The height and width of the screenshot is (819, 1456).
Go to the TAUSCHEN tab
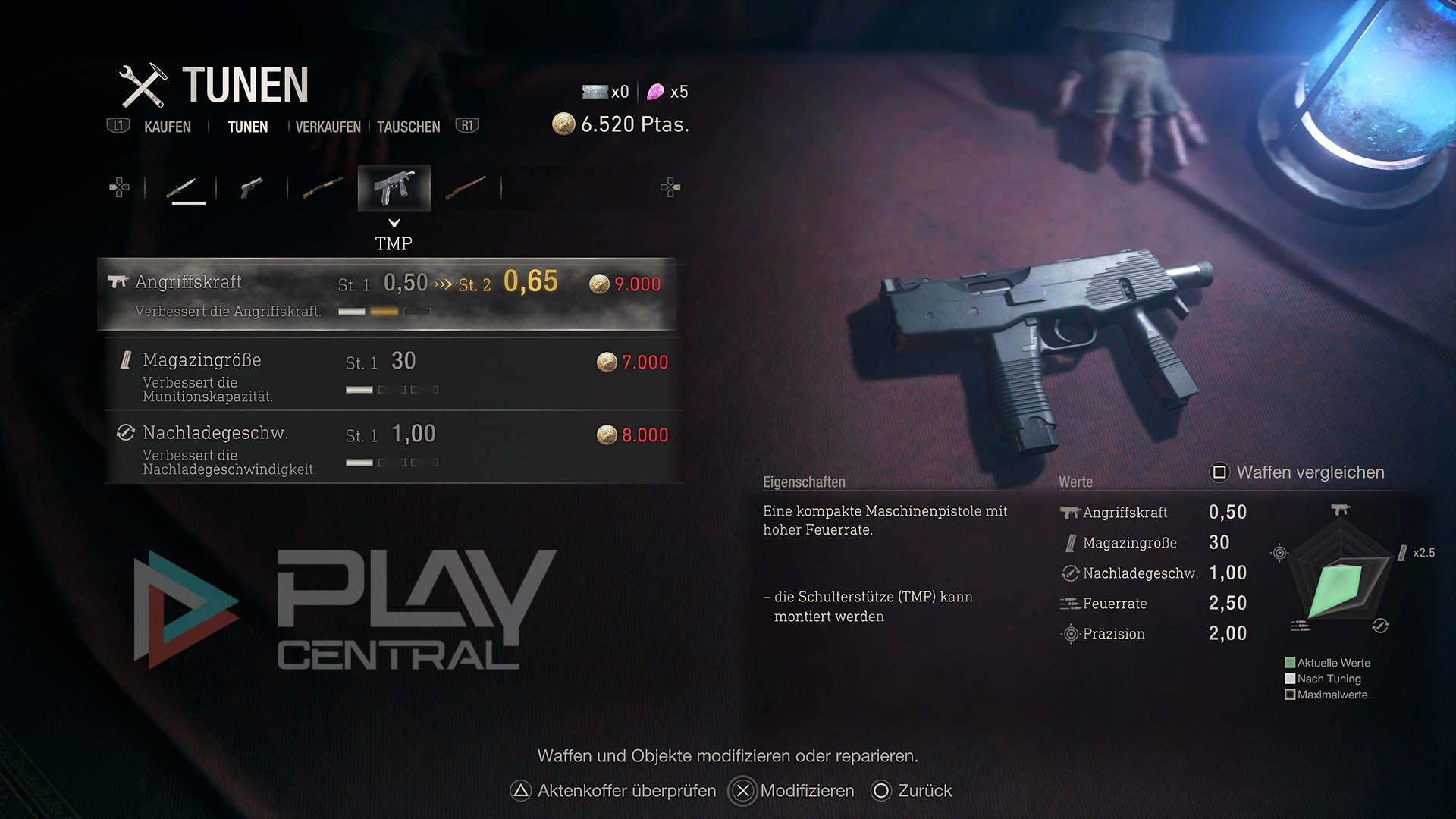408,127
